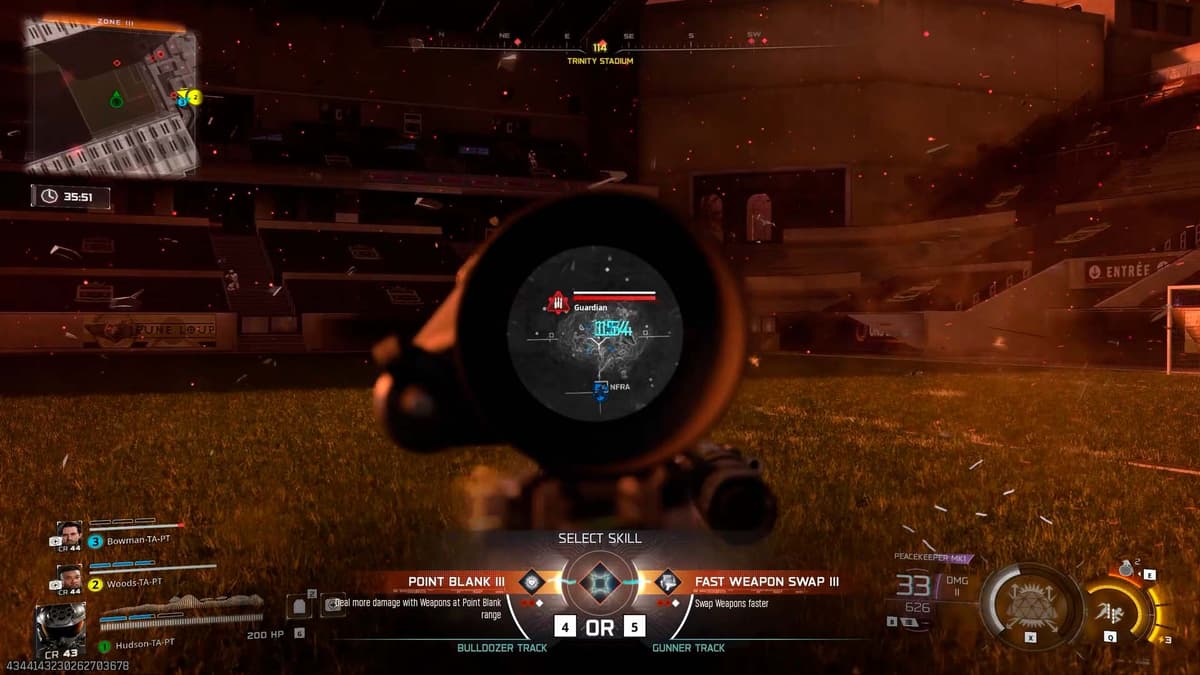
Task: Click the Peacekeeper MK1 weapon label
Action: point(930,557)
